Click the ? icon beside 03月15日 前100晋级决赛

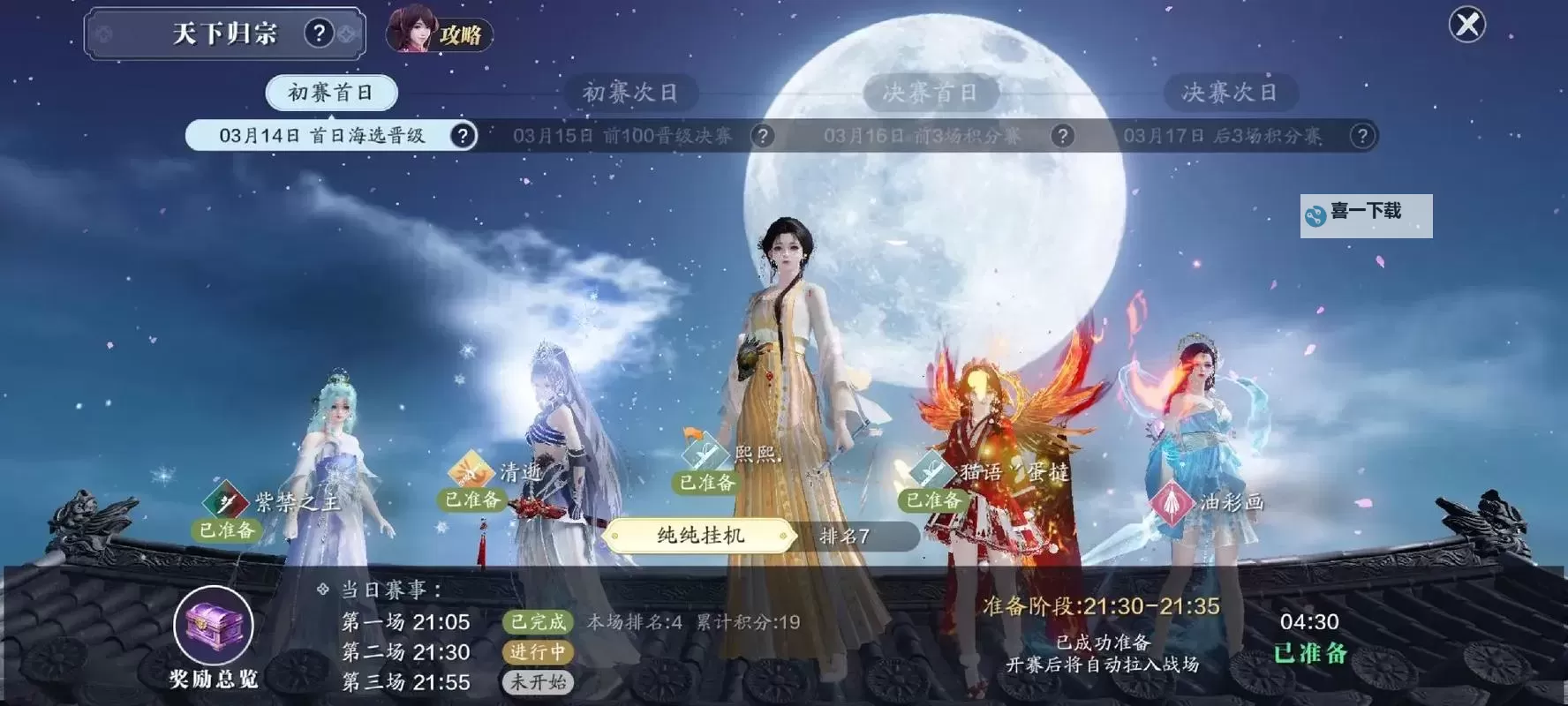(764, 136)
